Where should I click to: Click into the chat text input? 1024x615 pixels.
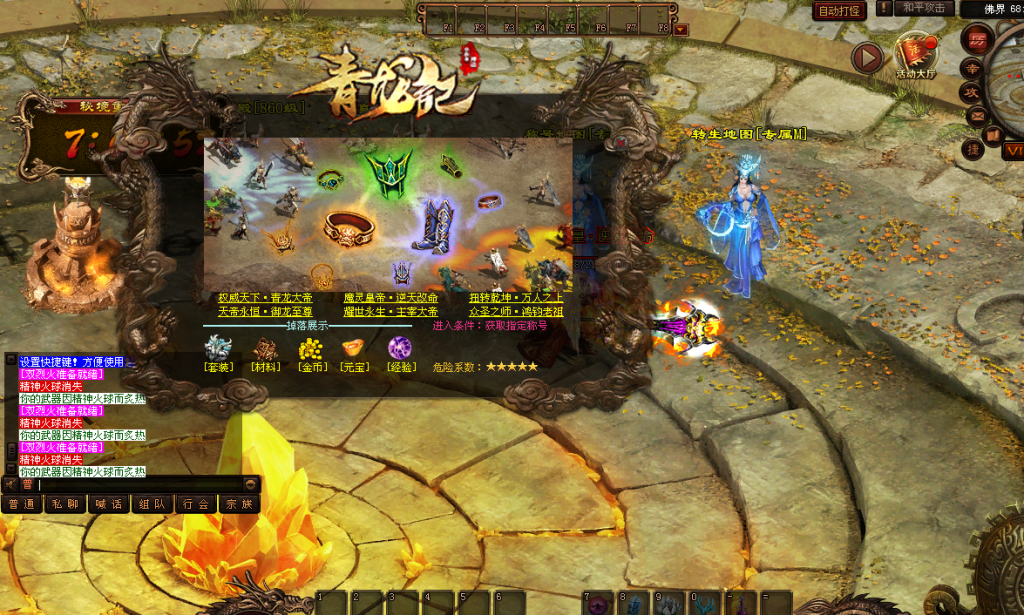(140, 484)
